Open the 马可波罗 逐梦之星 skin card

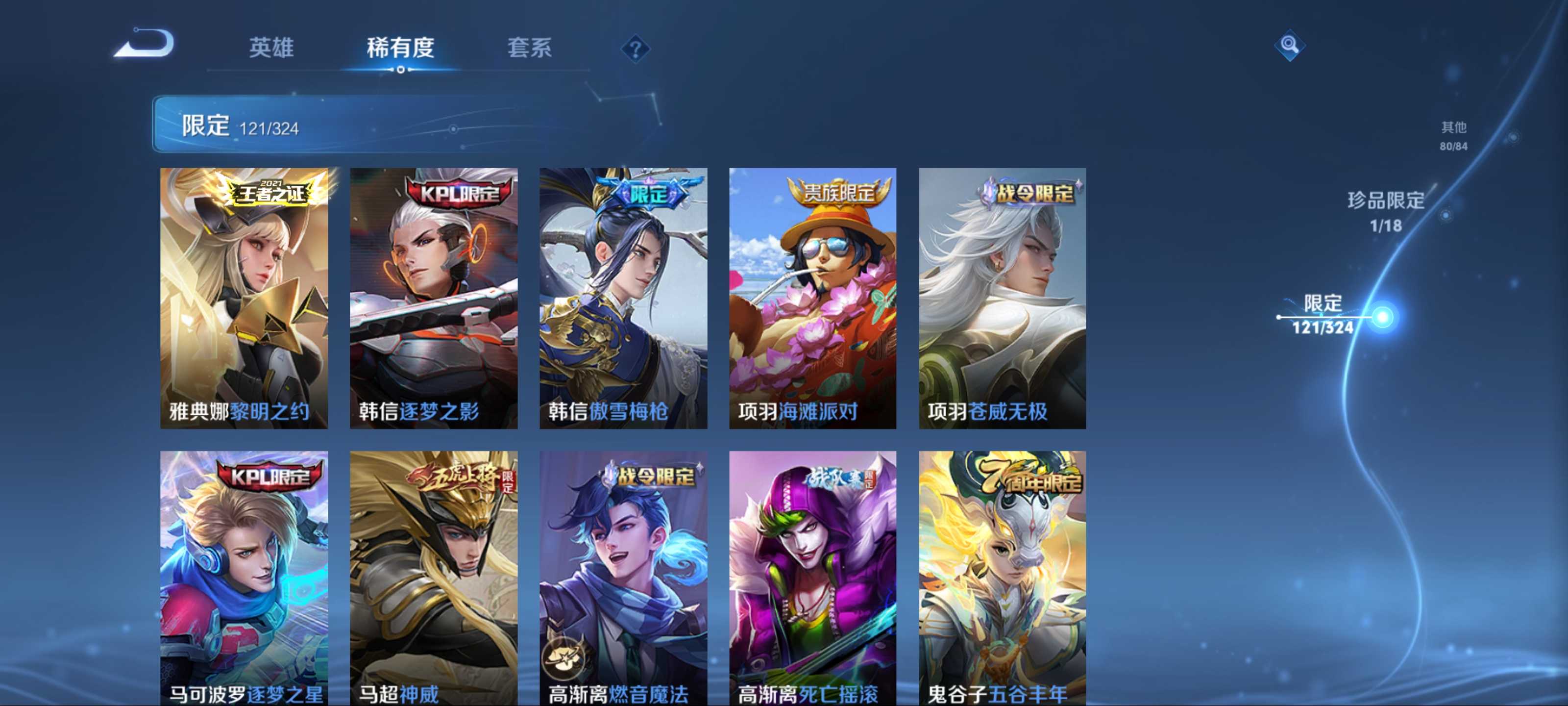point(244,578)
